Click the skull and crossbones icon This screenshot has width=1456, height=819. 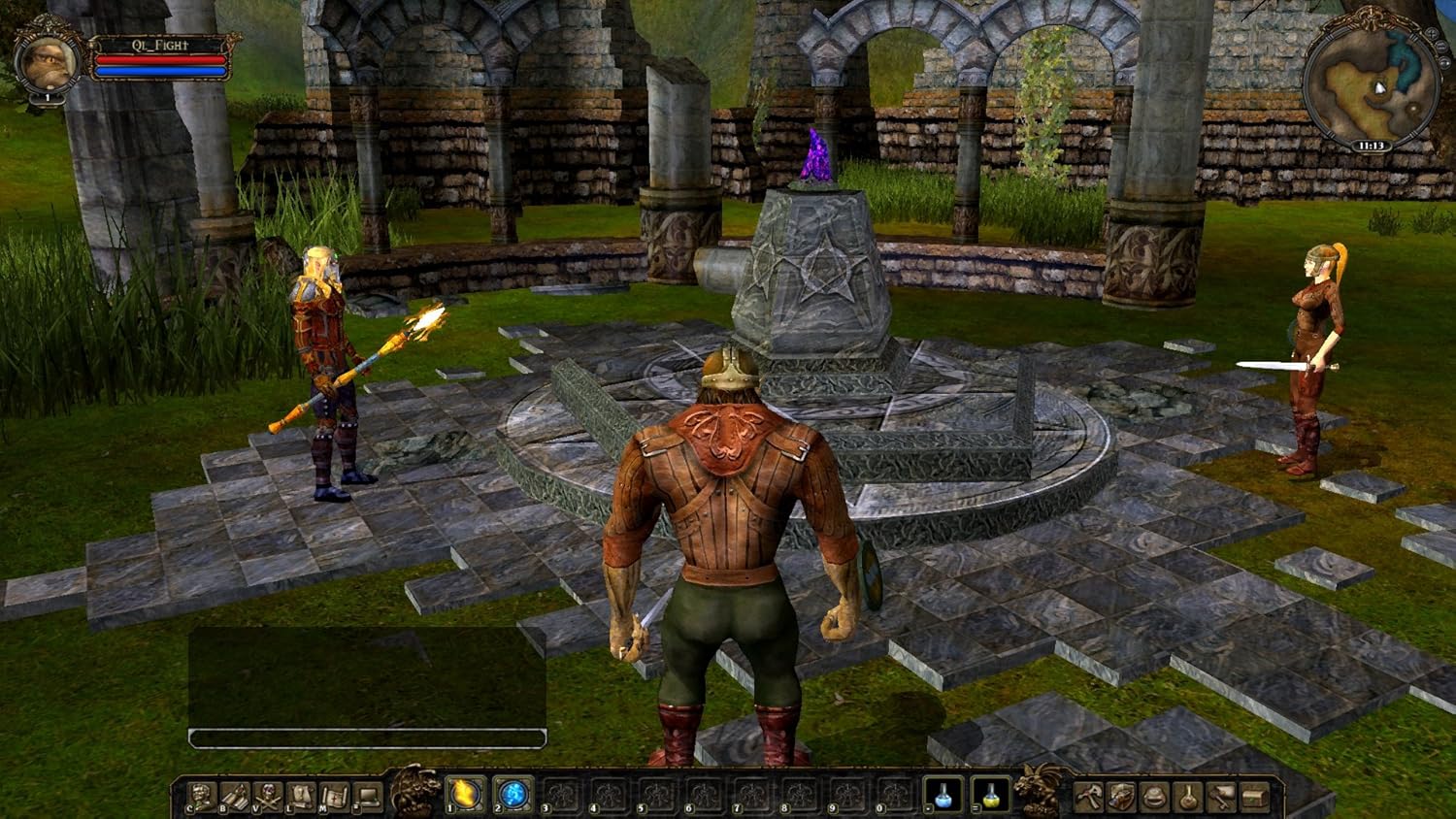coord(267,796)
